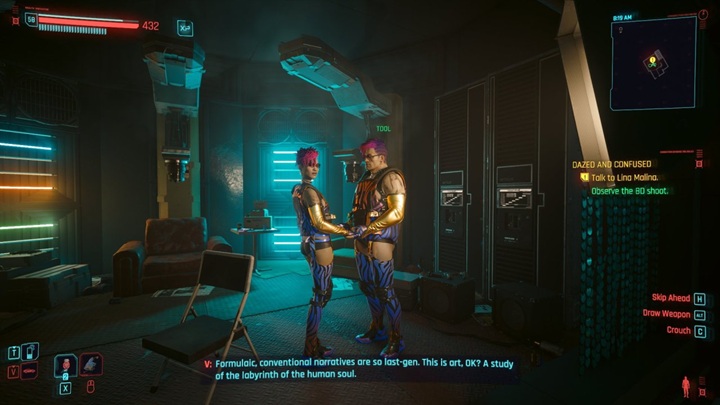Select the Observe the BD shoot objective
720x405 pixels.
(630, 190)
